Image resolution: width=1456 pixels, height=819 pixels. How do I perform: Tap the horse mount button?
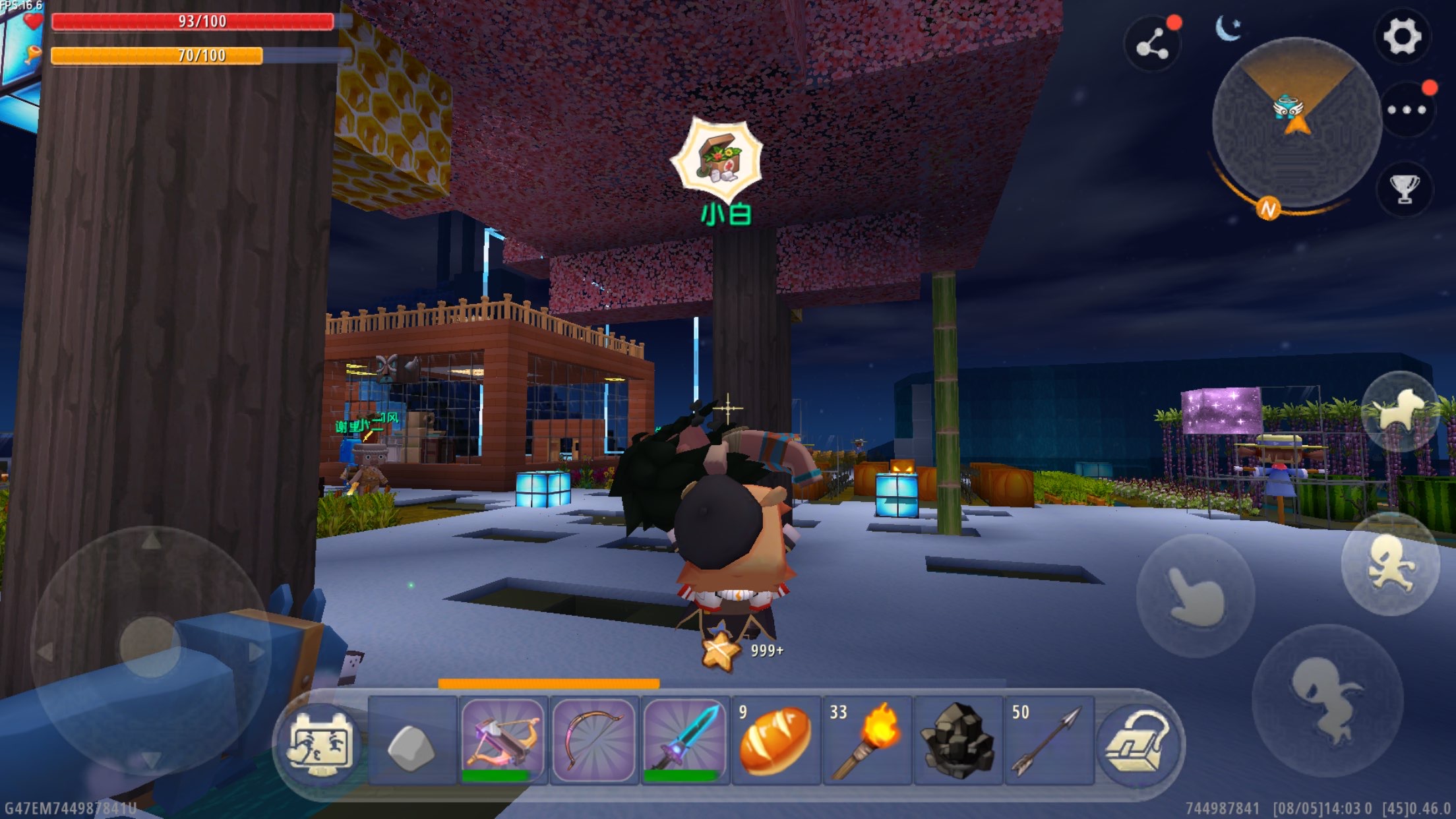pos(1401,411)
